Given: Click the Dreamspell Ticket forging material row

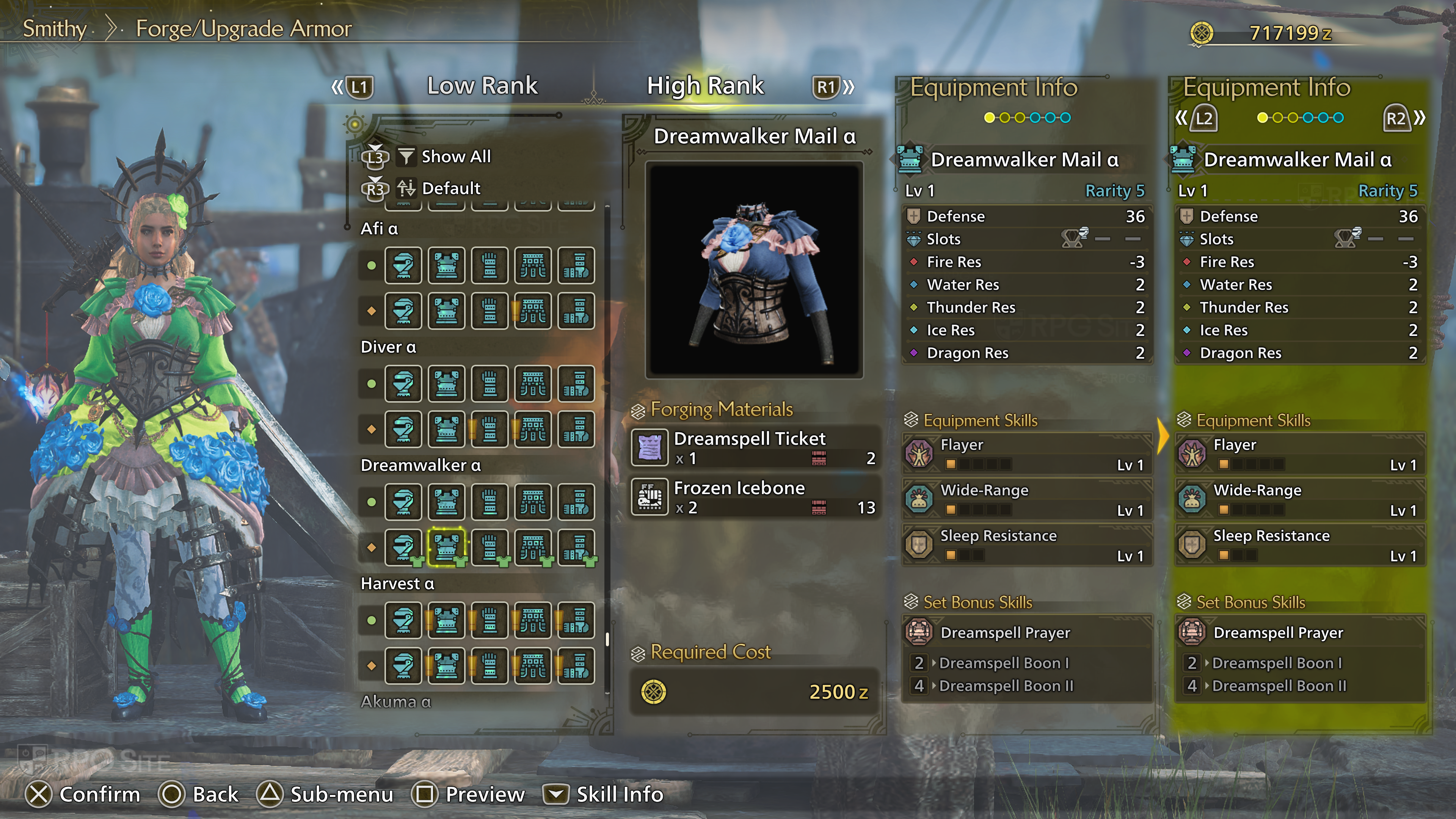Looking at the screenshot, I should pyautogui.click(x=755, y=448).
